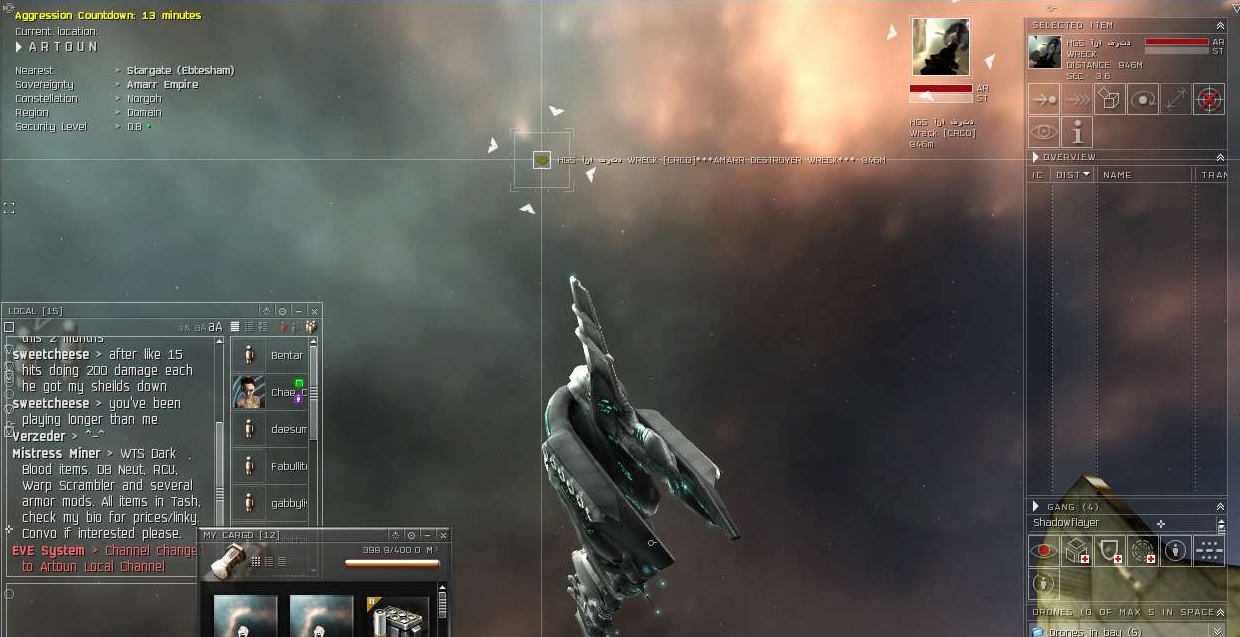Click the red-eye gang watch icon

pos(1044,550)
